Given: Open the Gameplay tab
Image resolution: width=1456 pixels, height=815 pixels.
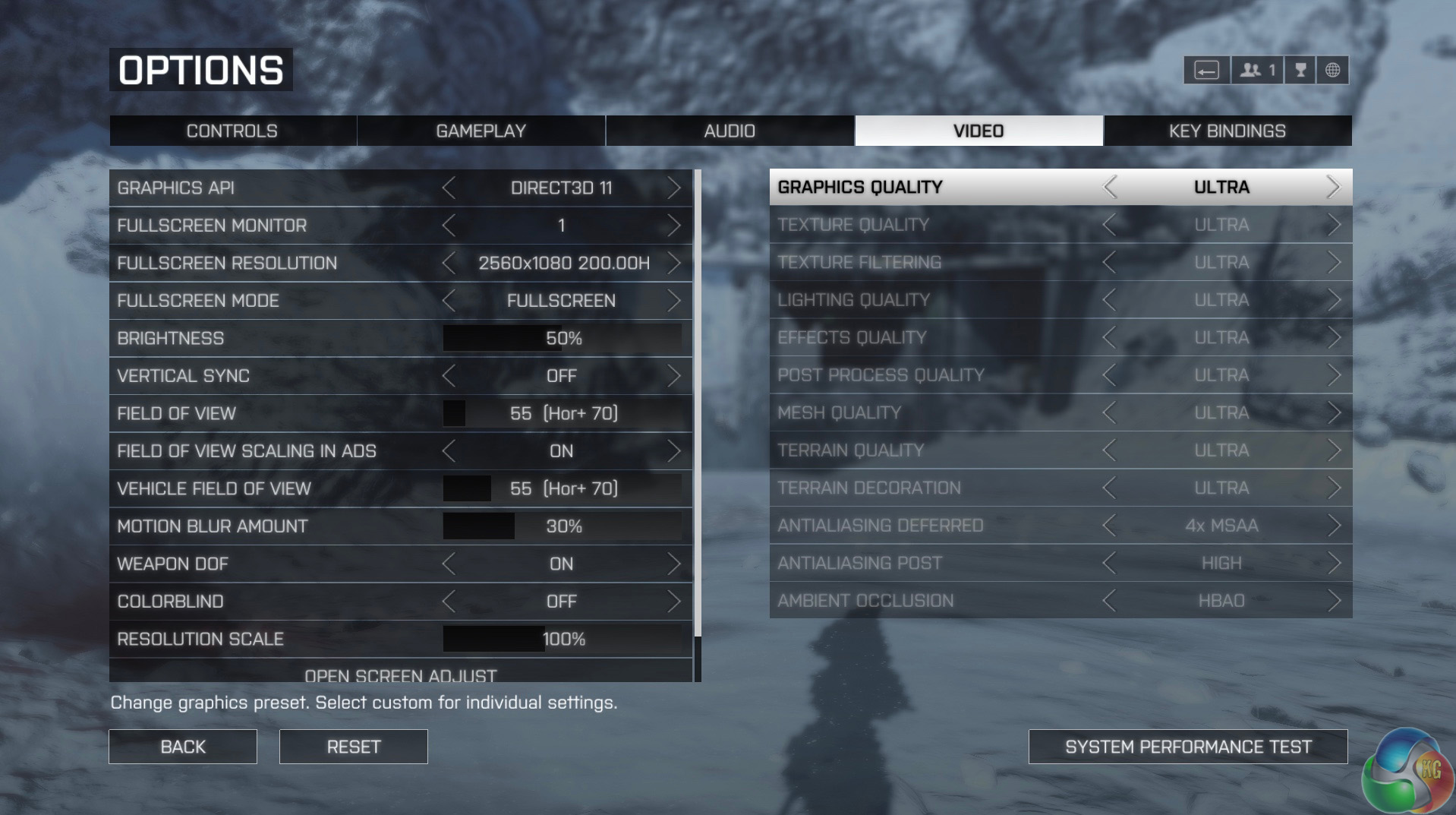Looking at the screenshot, I should pos(481,131).
